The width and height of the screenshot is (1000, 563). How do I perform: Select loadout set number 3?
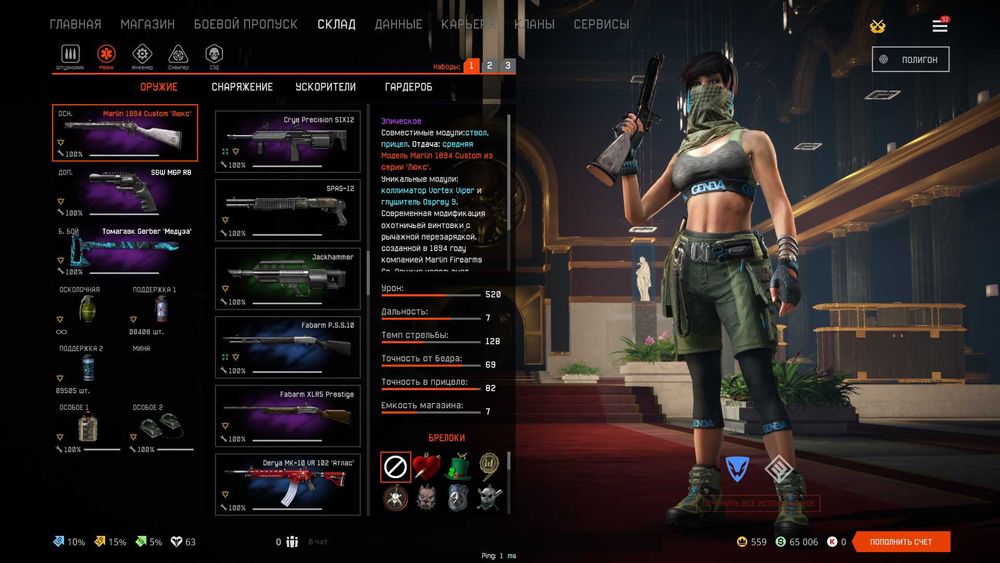coord(508,66)
